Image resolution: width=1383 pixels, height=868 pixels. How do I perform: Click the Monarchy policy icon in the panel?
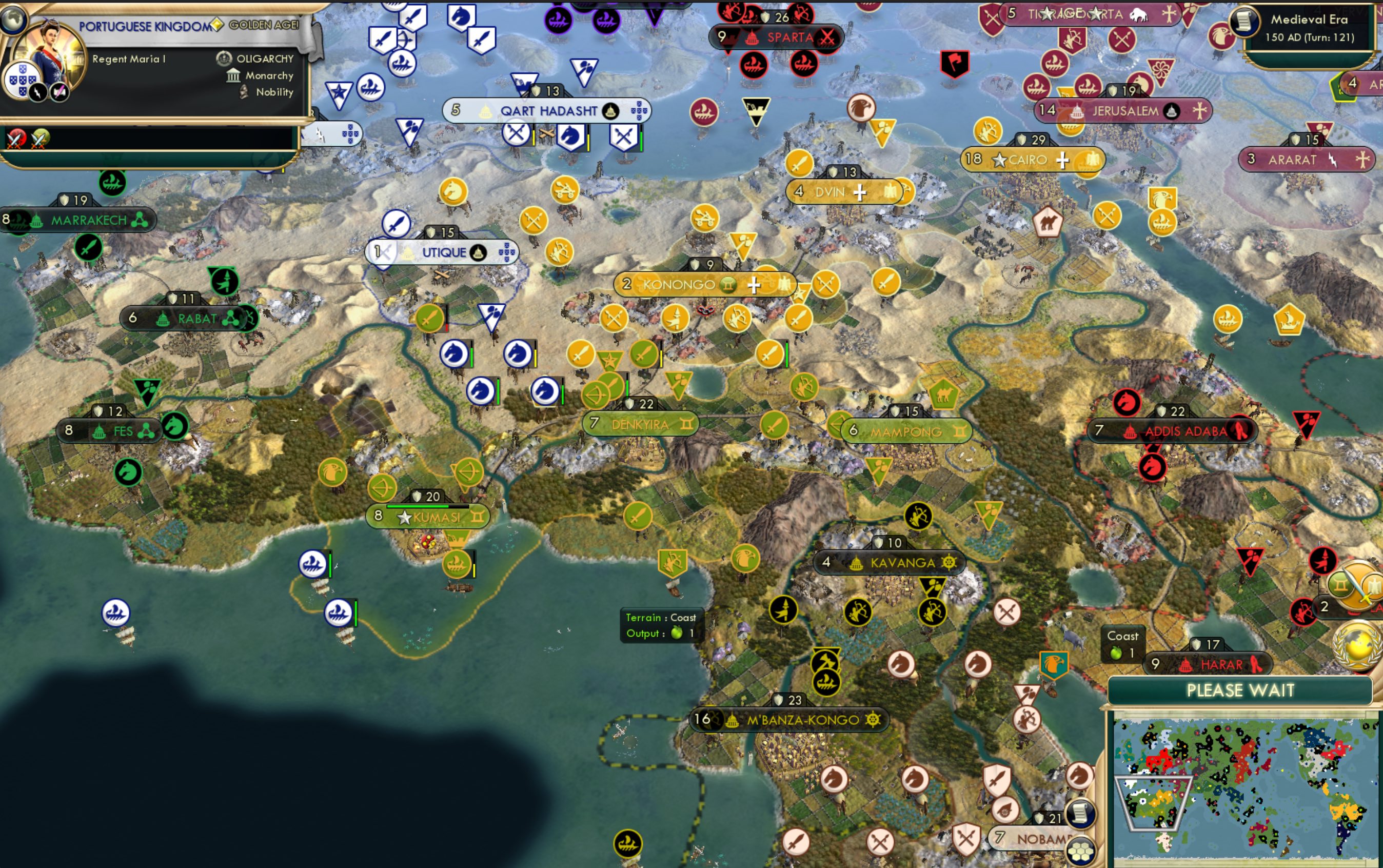[x=233, y=75]
